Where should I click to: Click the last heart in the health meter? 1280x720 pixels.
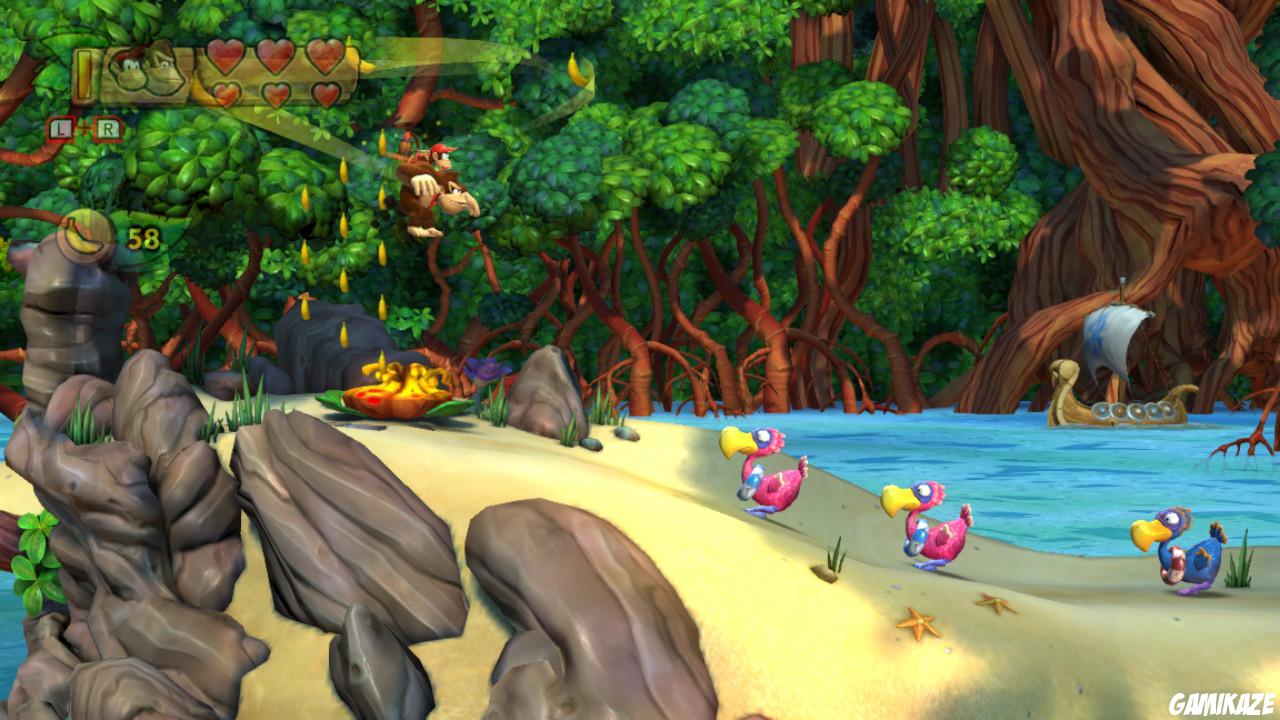(x=325, y=93)
